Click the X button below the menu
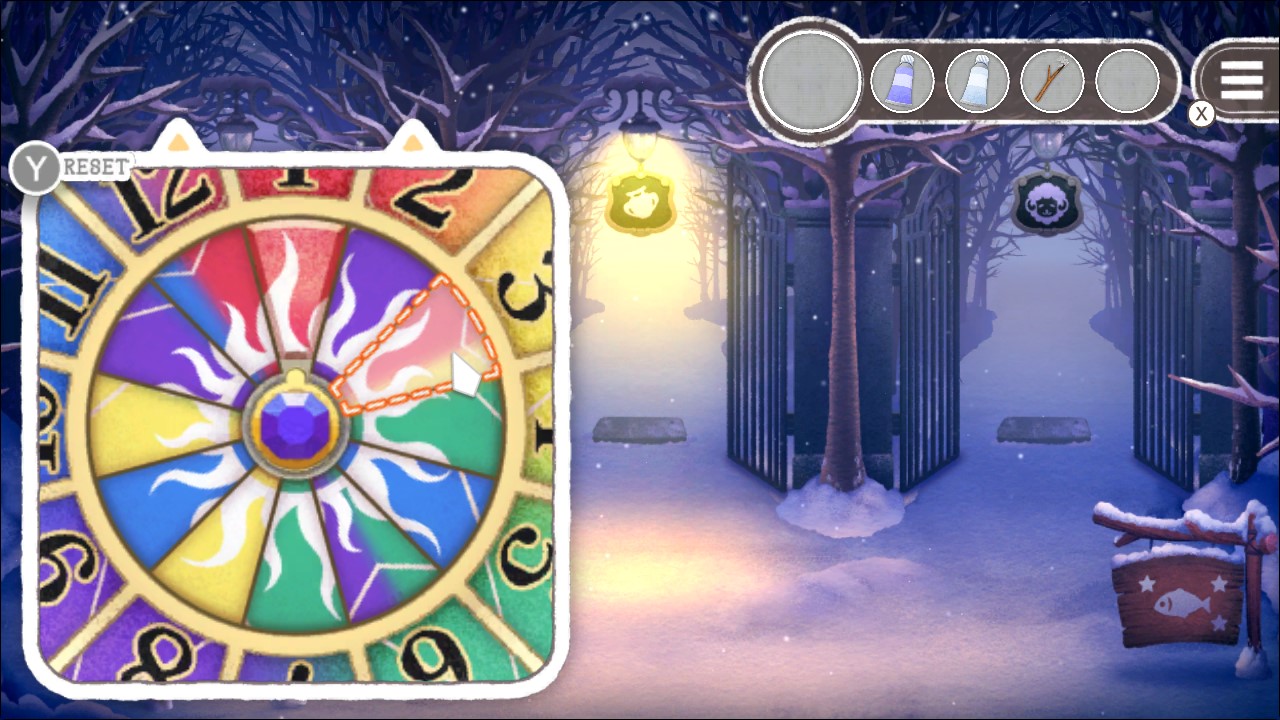Image resolution: width=1280 pixels, height=720 pixels. (x=1201, y=114)
